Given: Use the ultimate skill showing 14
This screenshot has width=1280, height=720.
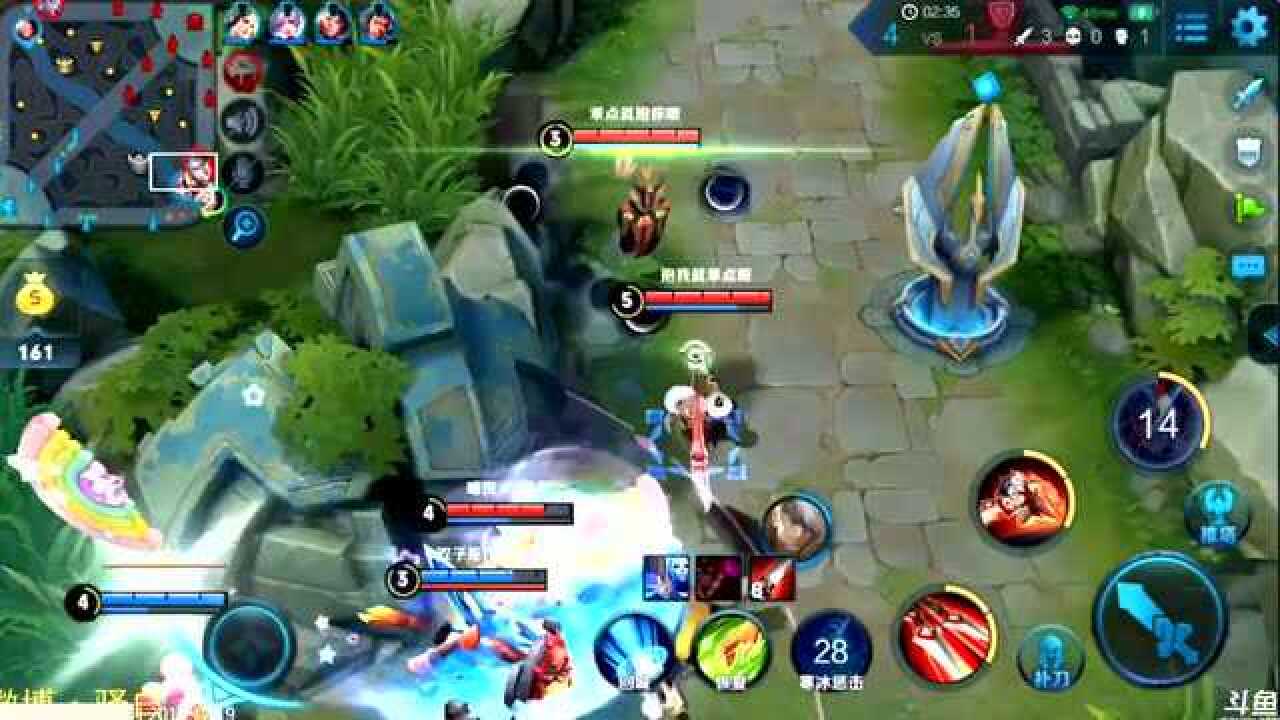Looking at the screenshot, I should coord(1159,425).
